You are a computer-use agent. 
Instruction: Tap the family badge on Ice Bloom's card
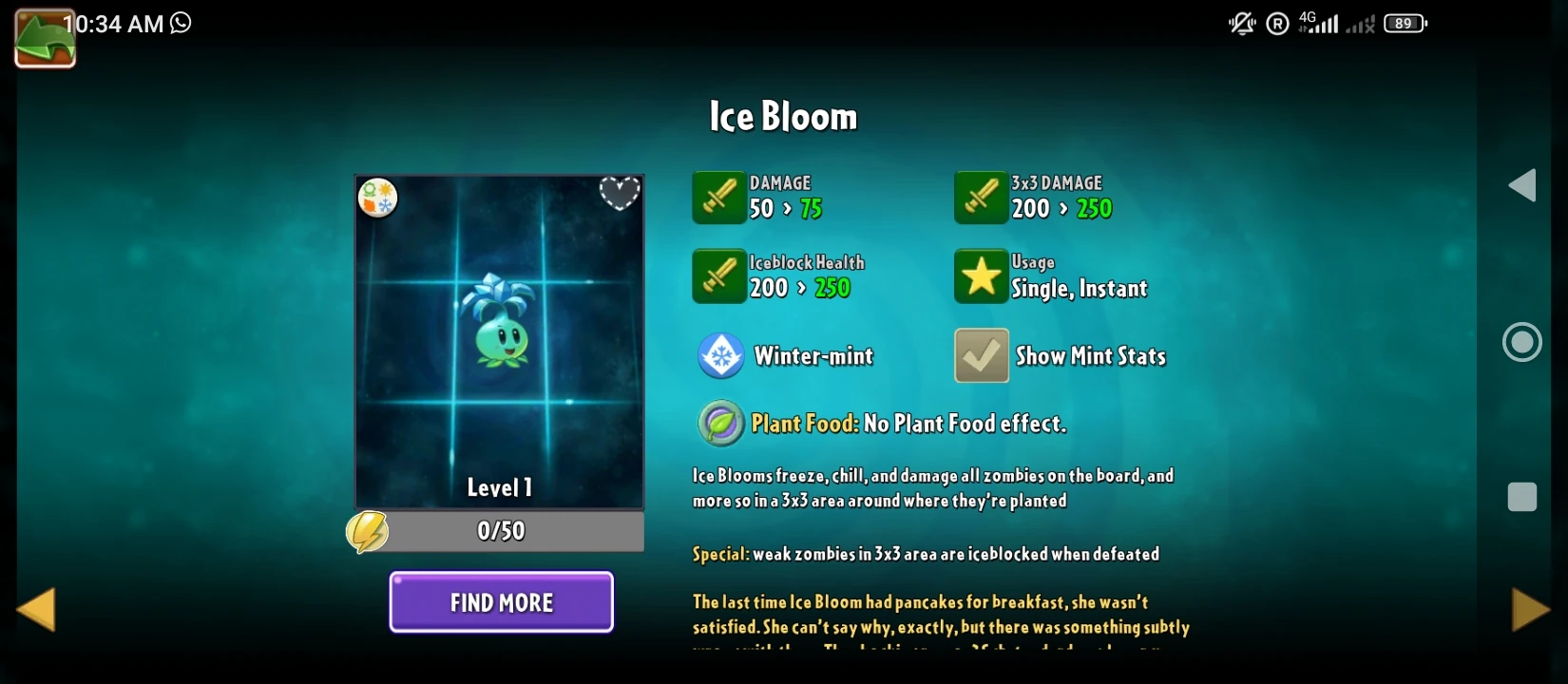(x=377, y=199)
